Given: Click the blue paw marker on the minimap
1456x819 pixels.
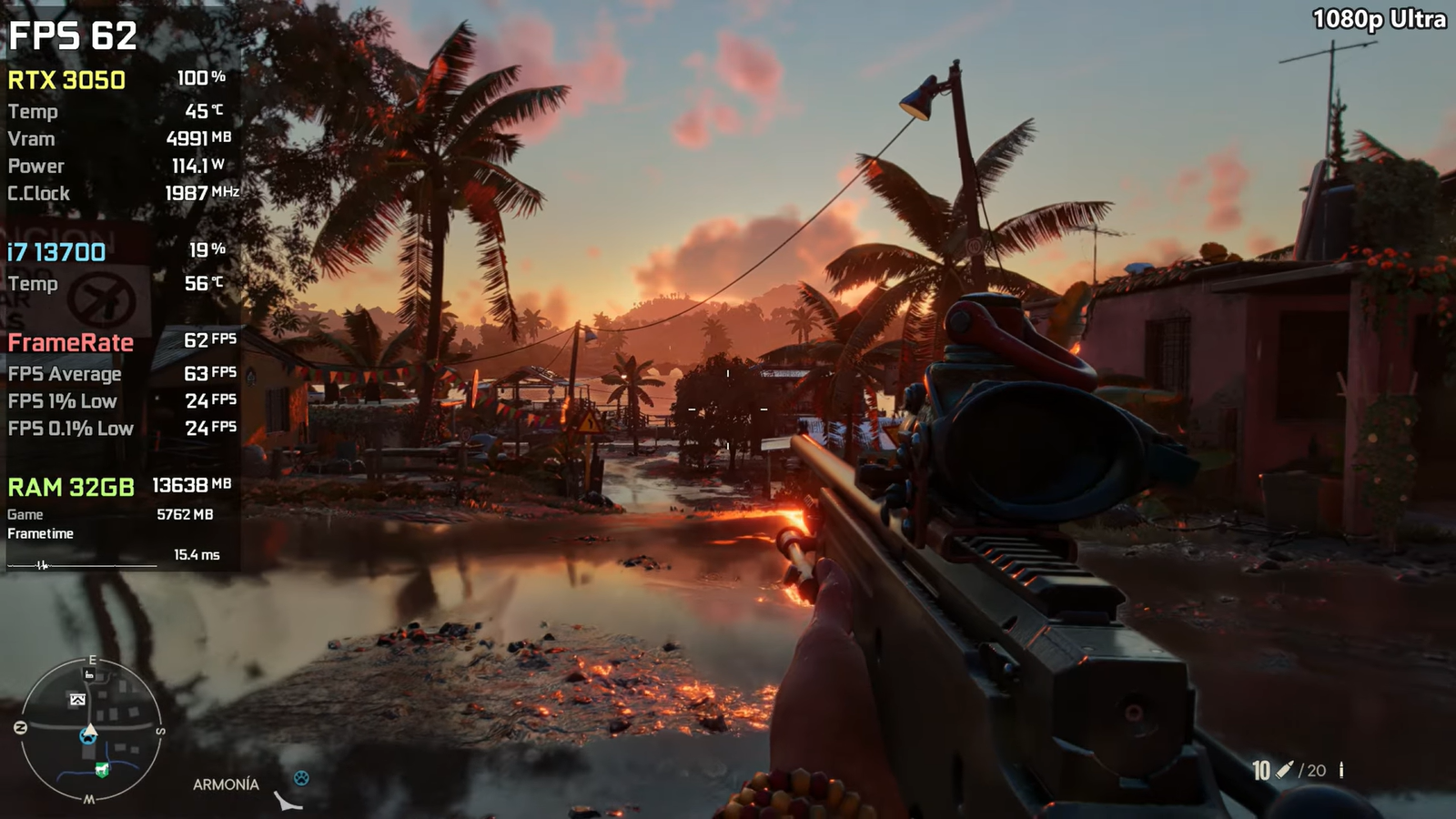Looking at the screenshot, I should [x=88, y=736].
